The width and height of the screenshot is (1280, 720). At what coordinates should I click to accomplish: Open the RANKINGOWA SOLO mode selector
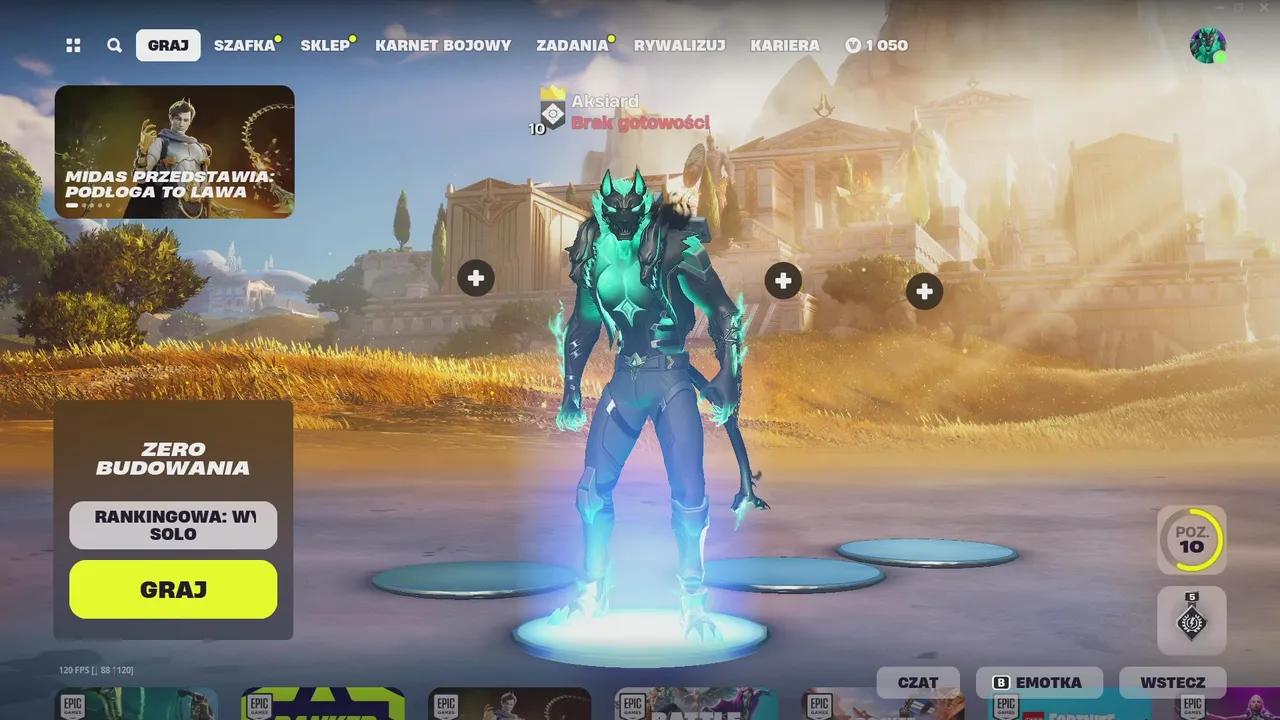(x=172, y=525)
